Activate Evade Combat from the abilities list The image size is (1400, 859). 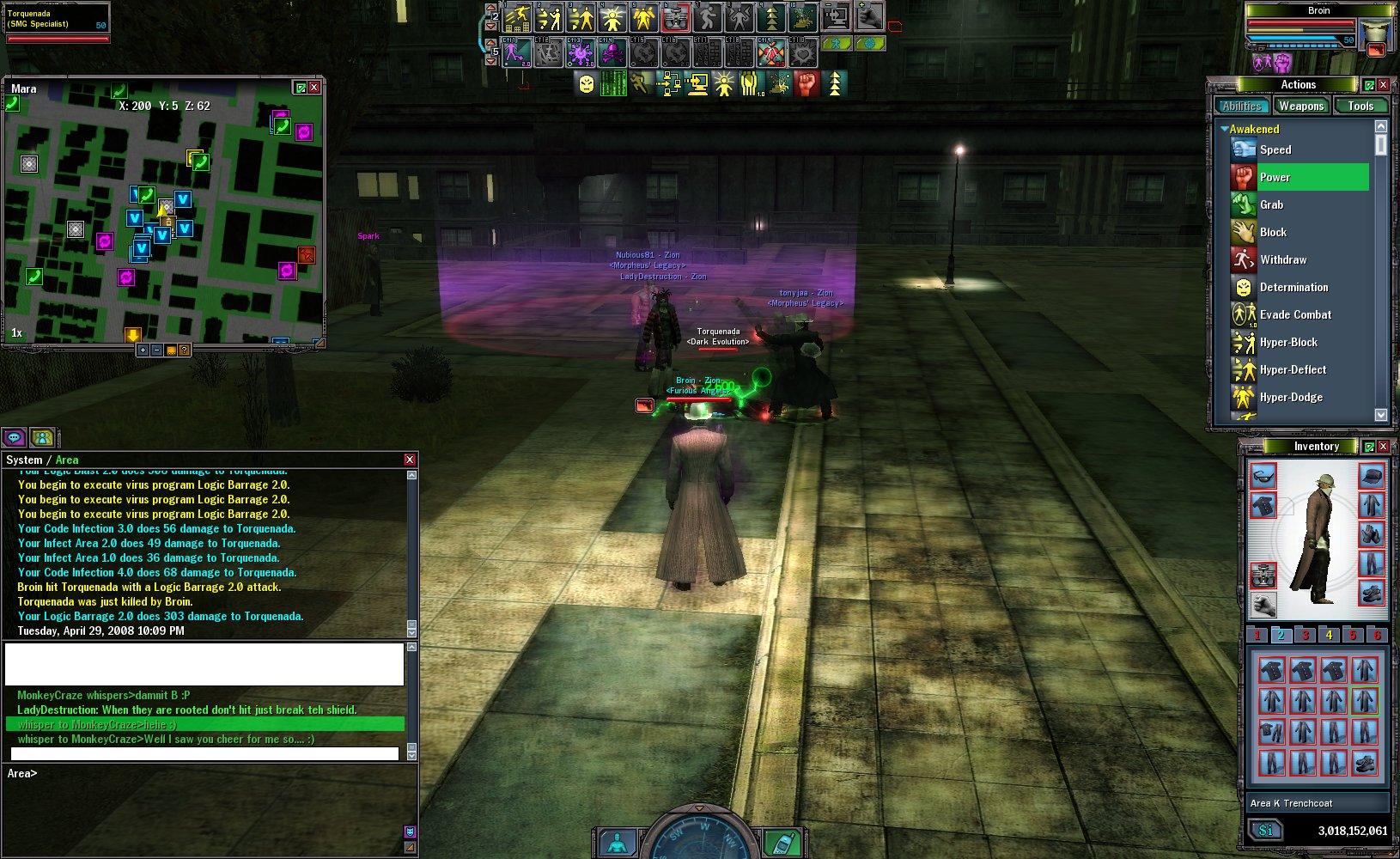pos(1295,314)
